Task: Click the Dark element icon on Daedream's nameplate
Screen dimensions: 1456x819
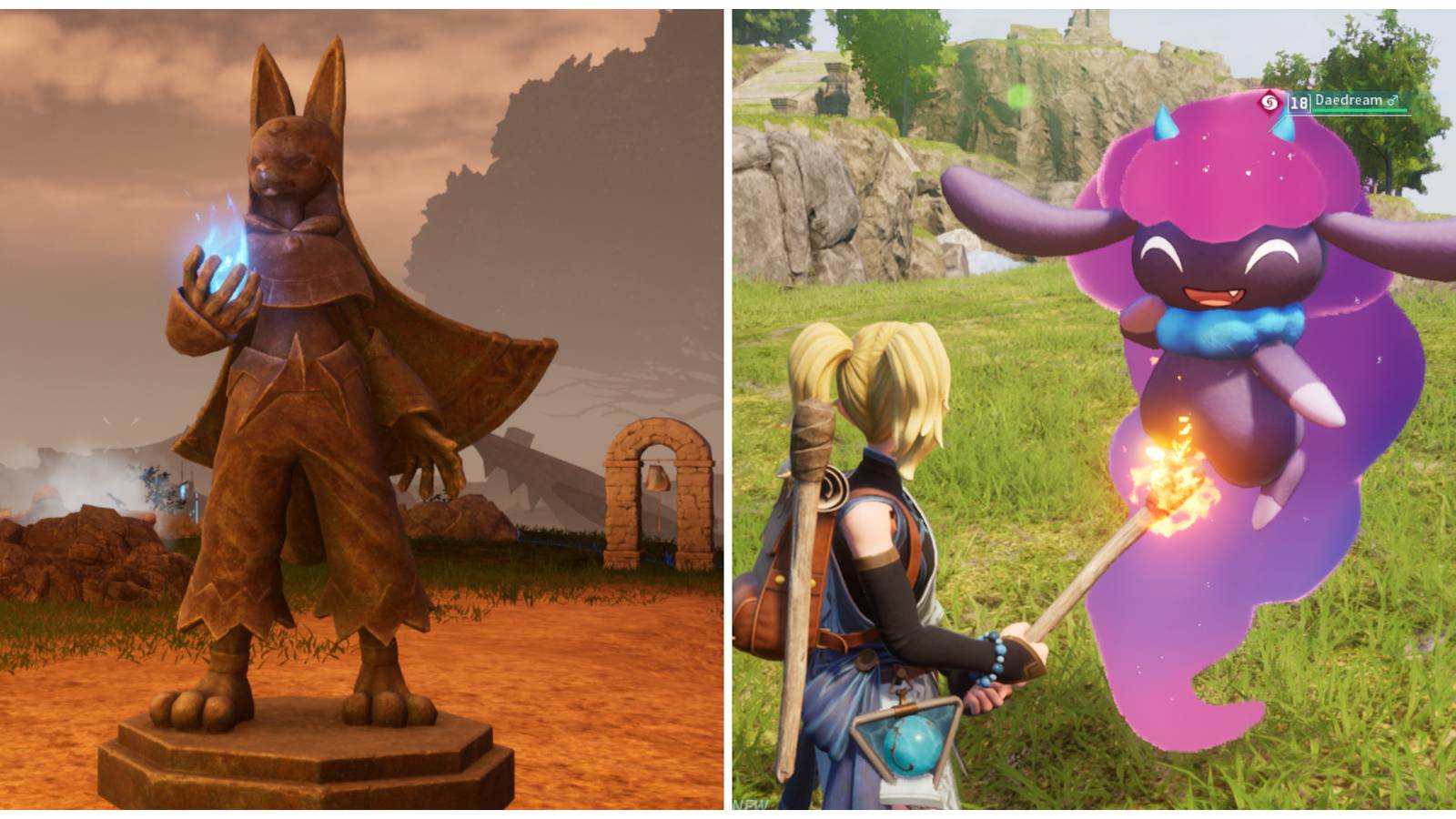Action: (1269, 102)
